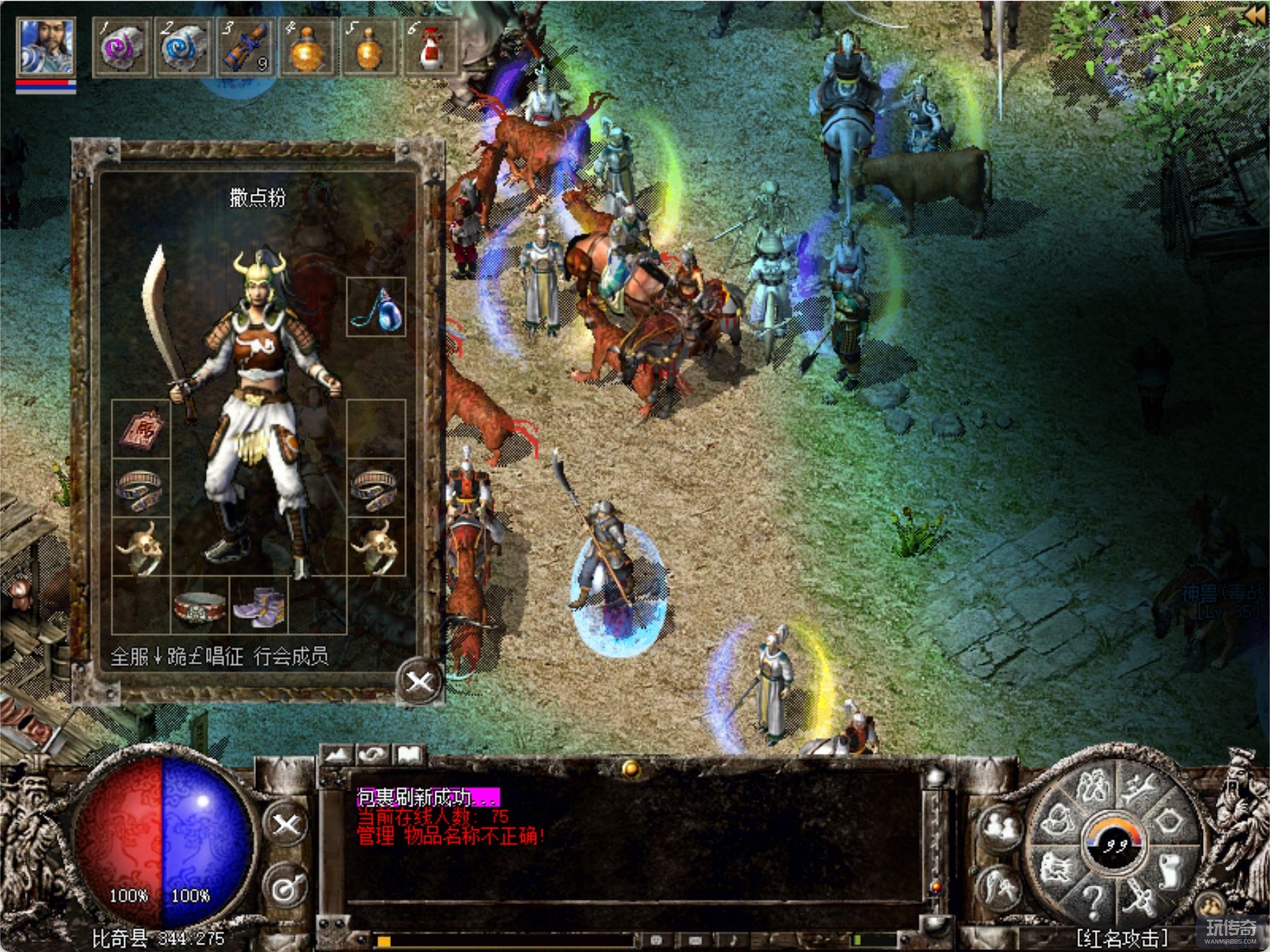This screenshot has height=952, width=1270.
Task: Click the player portrait avatar
Action: [46, 47]
